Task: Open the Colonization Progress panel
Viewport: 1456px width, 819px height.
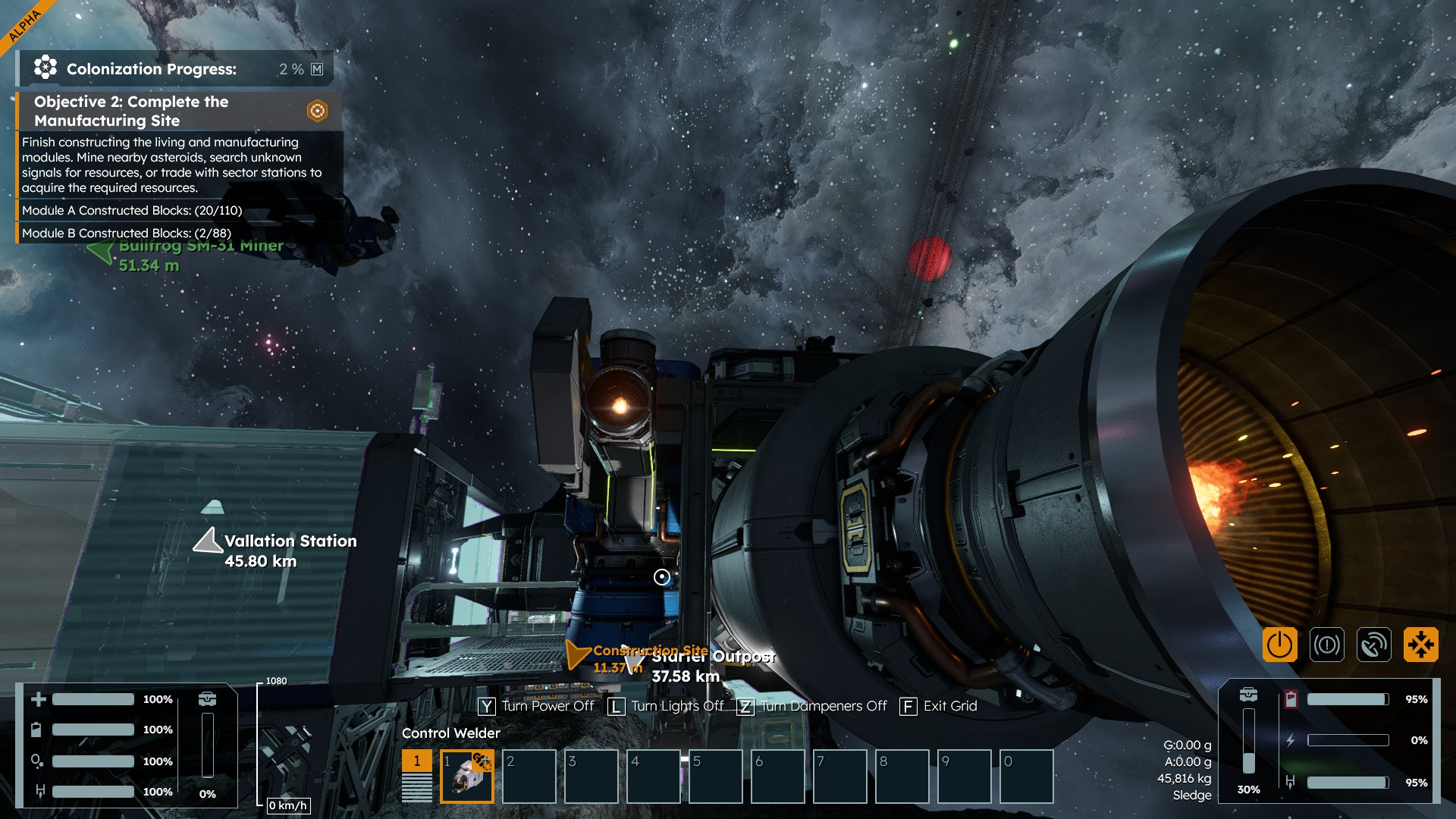Action: pyautogui.click(x=174, y=69)
